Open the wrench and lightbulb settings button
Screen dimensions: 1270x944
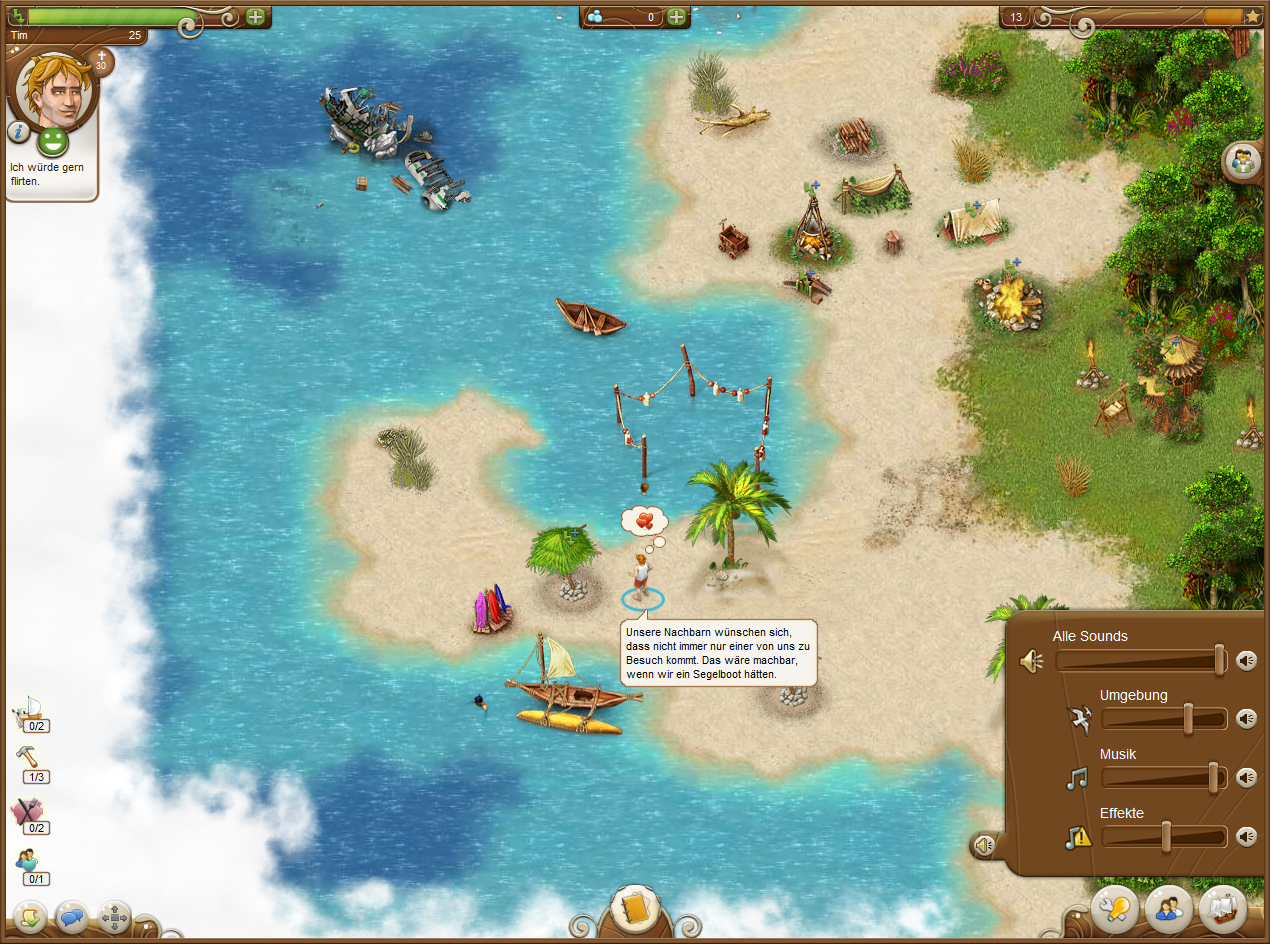click(1115, 908)
